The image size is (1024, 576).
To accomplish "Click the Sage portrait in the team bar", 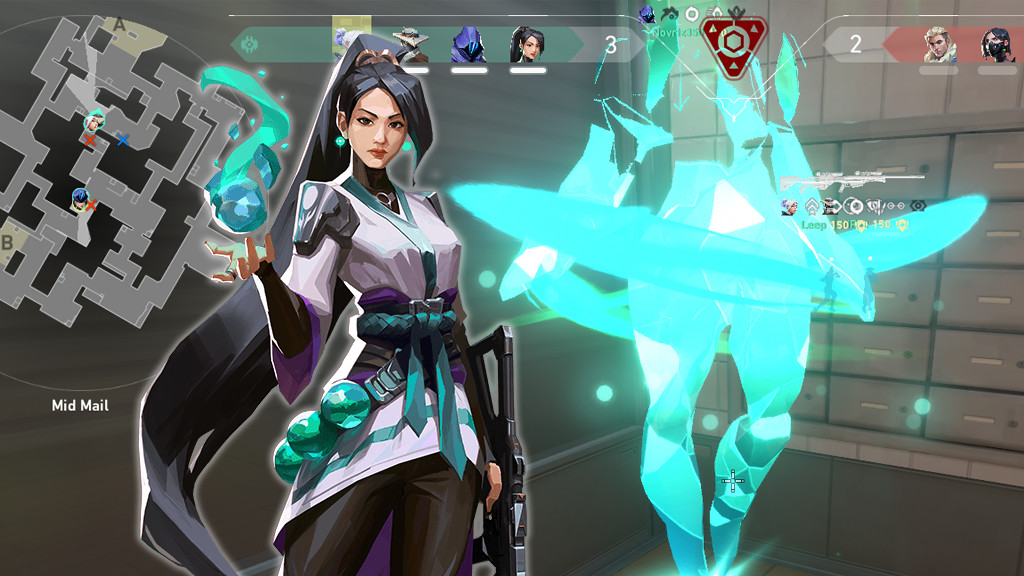I will [527, 45].
